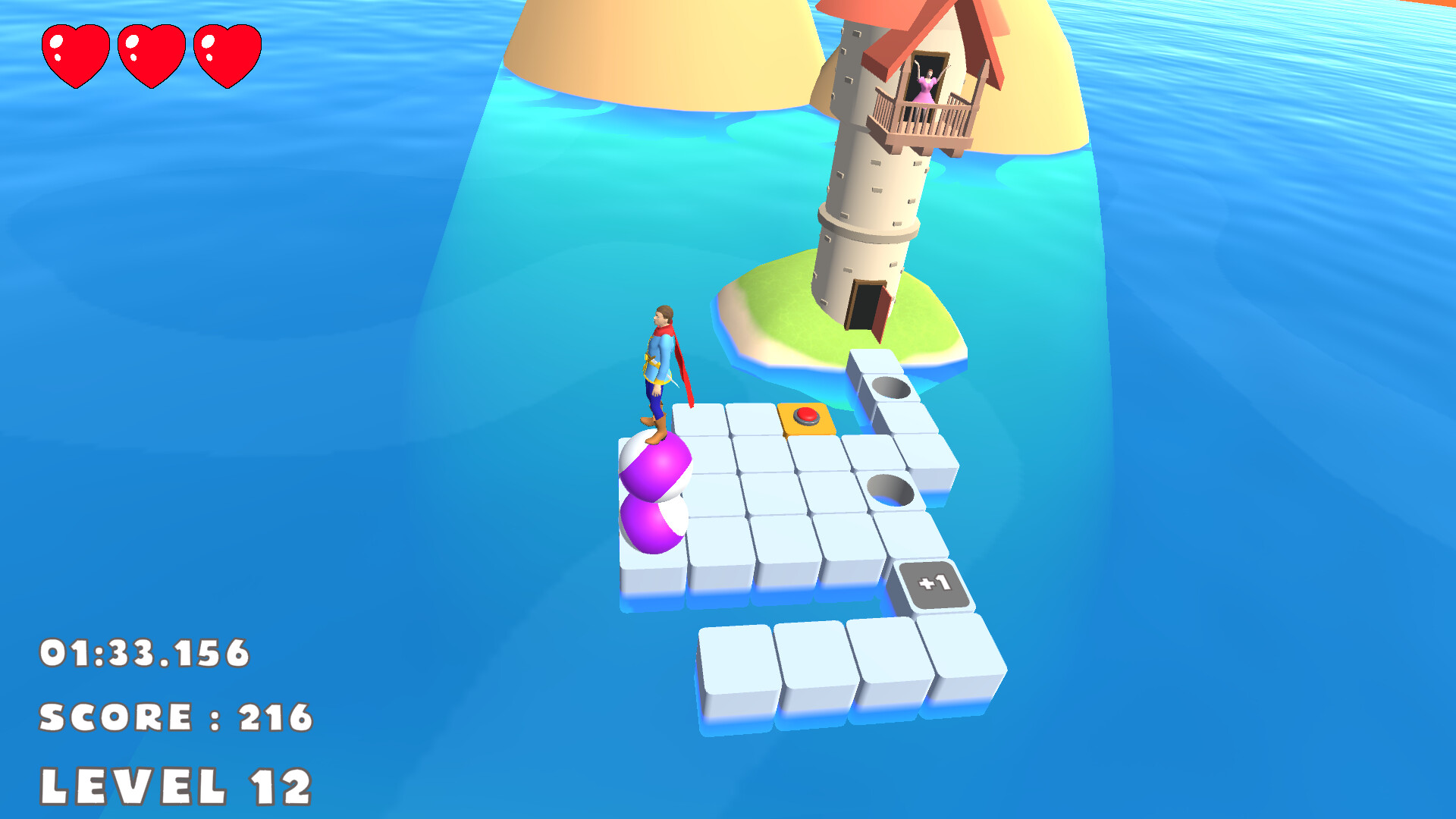Click the open tower door
1456x819 pixels.
(864, 307)
